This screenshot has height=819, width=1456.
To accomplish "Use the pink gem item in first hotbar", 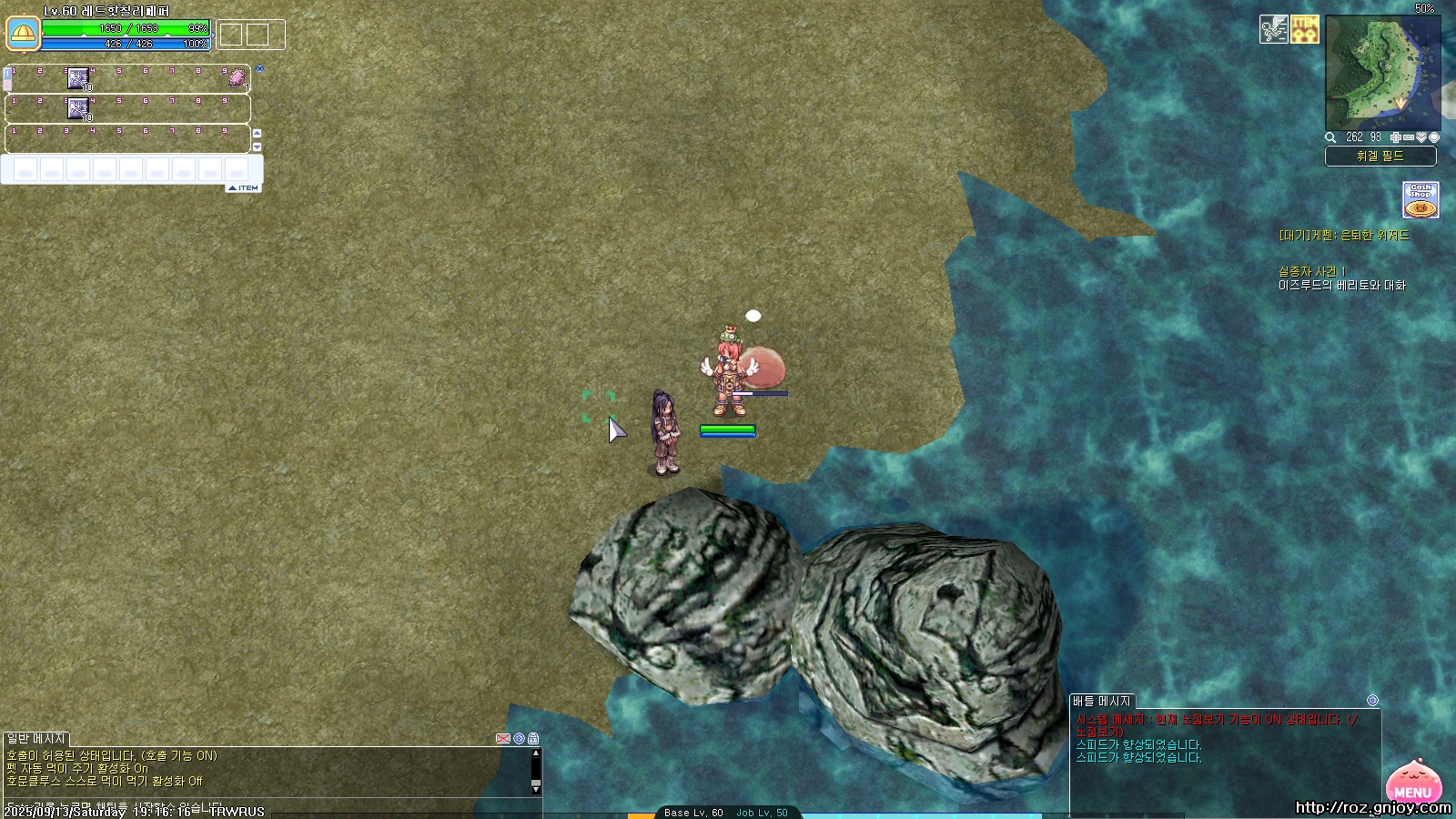I will click(238, 78).
